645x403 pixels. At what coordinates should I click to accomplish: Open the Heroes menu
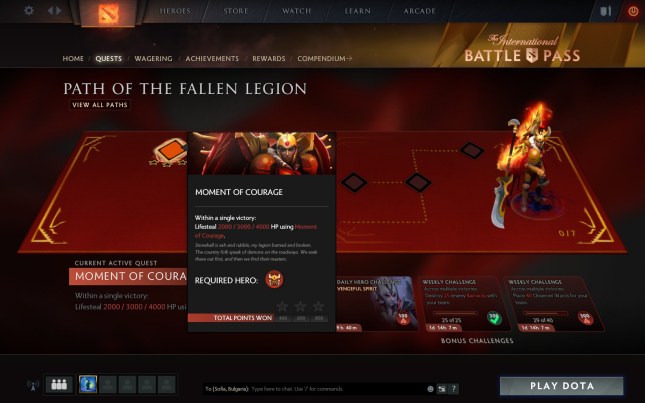[174, 11]
